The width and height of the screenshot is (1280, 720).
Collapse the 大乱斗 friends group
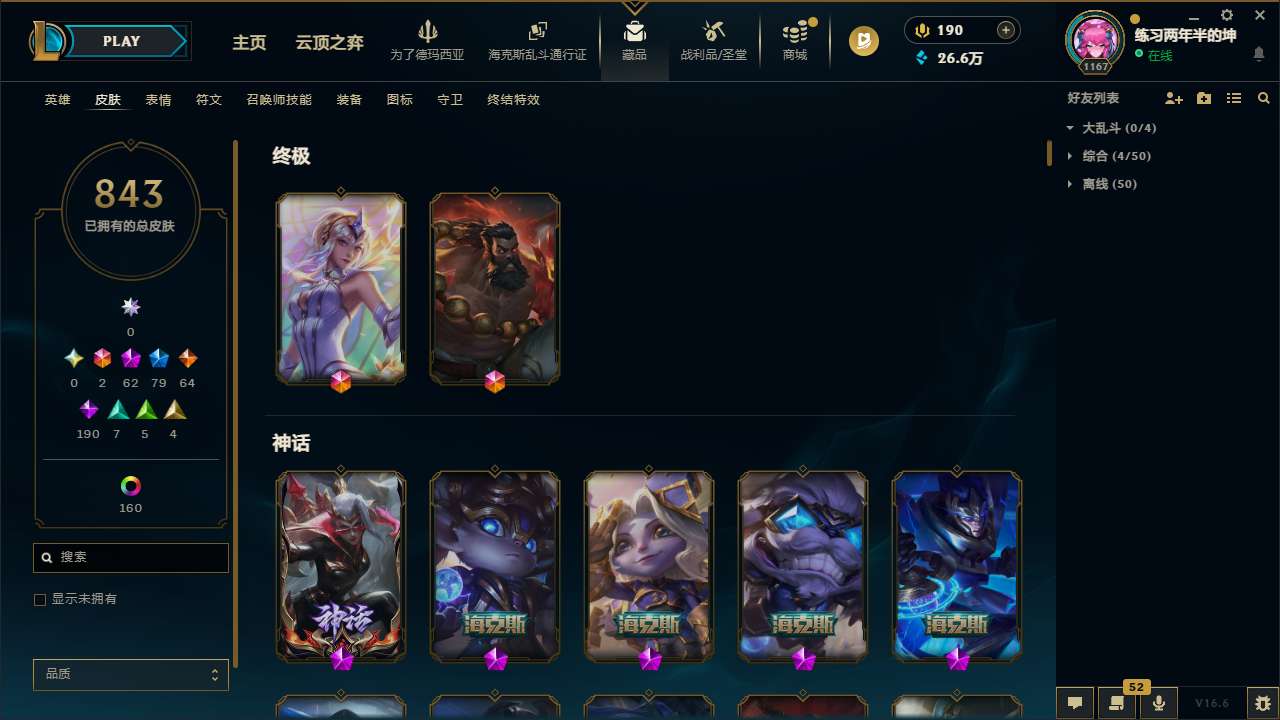click(1070, 128)
